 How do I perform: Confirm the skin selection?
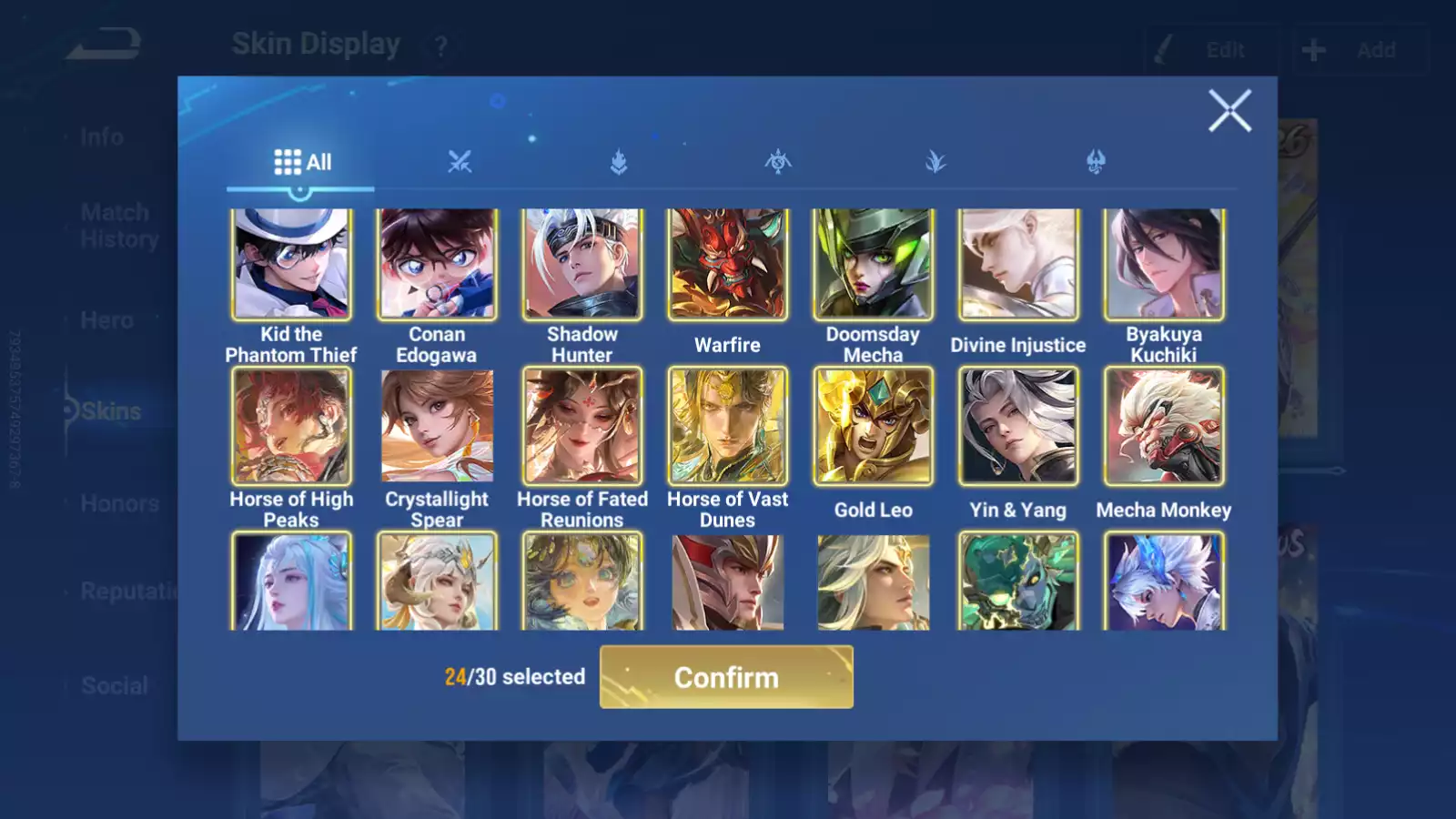[726, 677]
